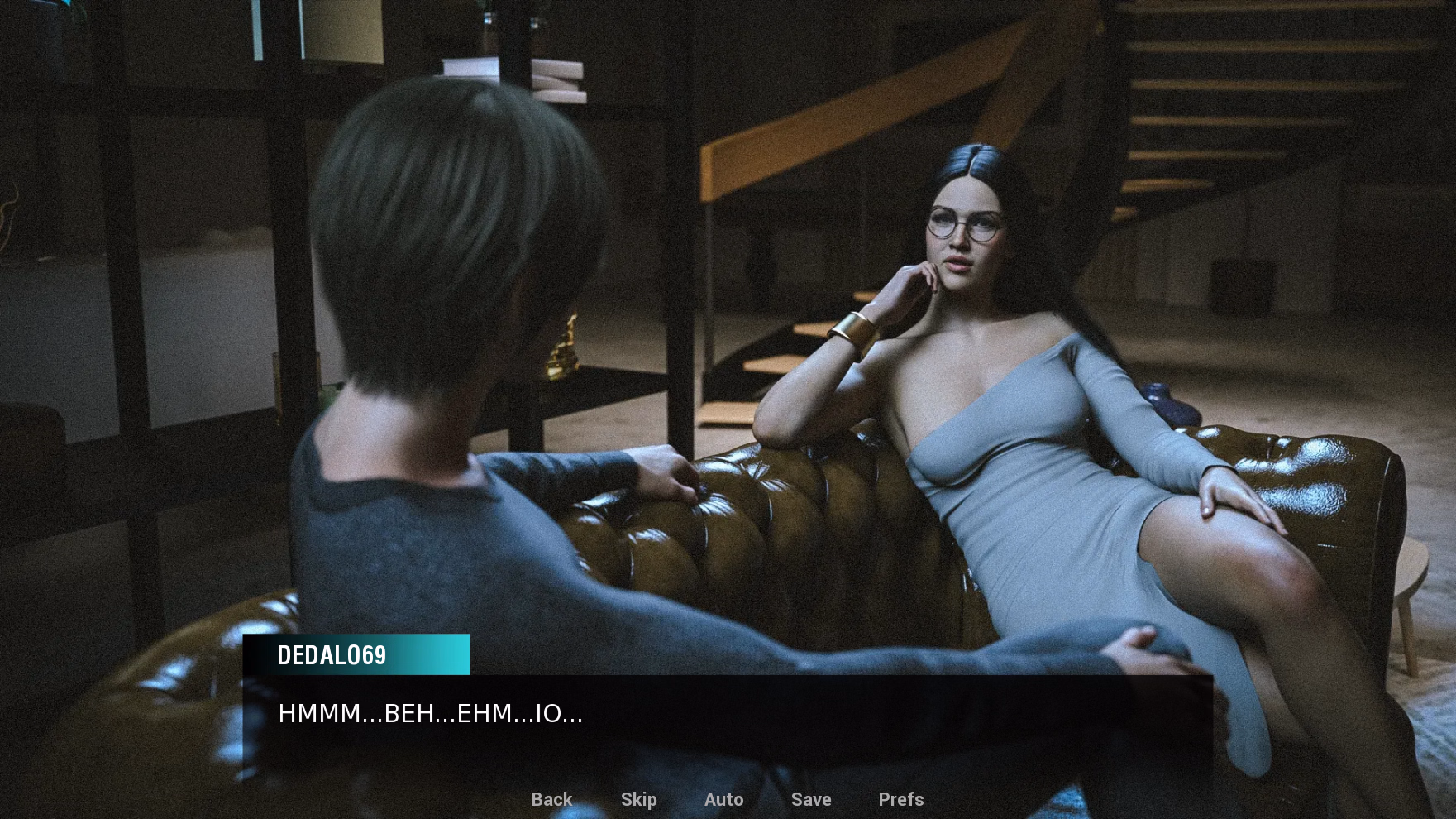Go Back to previous dialogue line
Screen dimensions: 1456x819
coord(551,799)
